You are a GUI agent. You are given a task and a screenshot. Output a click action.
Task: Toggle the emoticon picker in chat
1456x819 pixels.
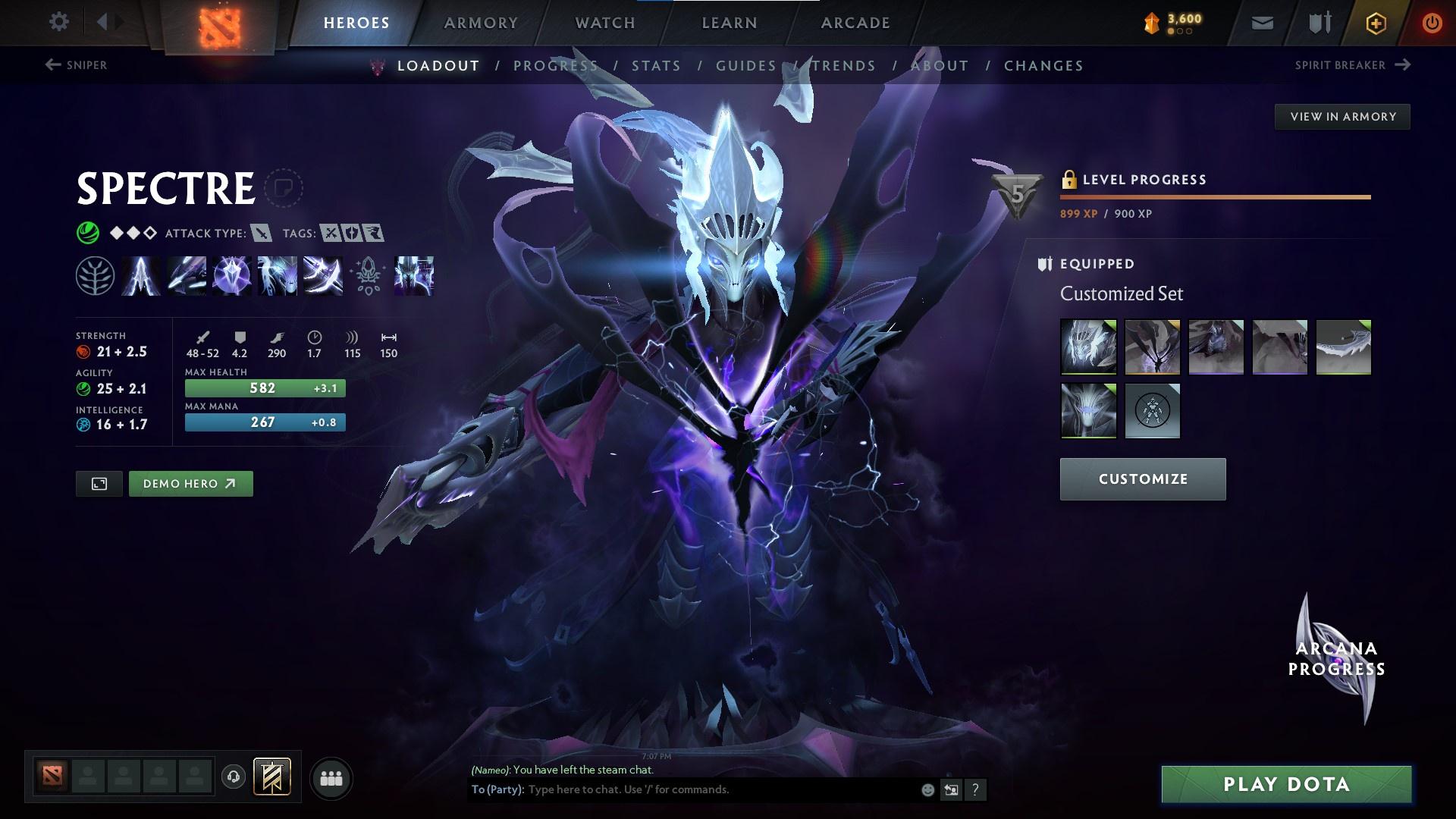(928, 789)
